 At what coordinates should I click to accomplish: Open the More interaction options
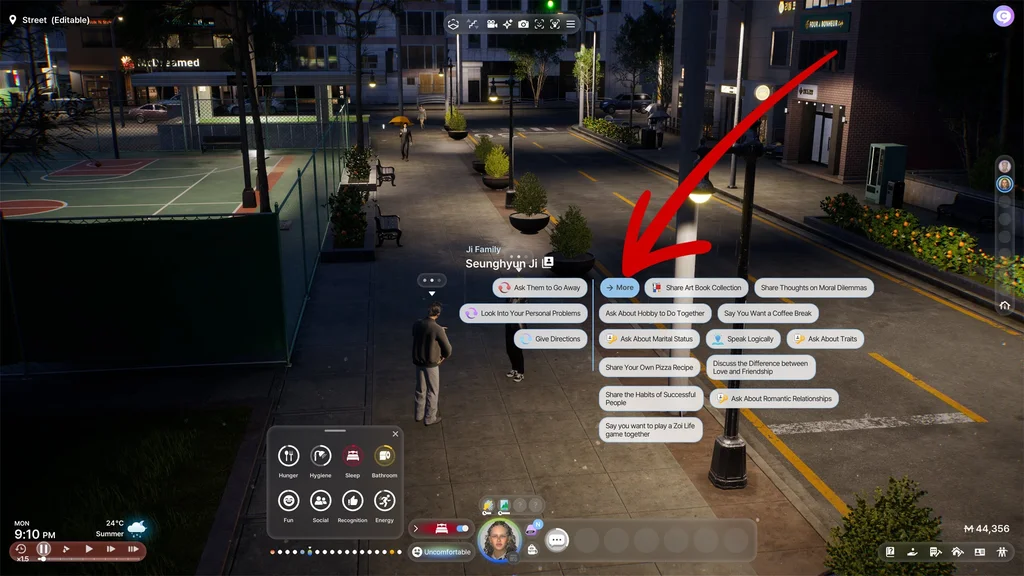(619, 288)
